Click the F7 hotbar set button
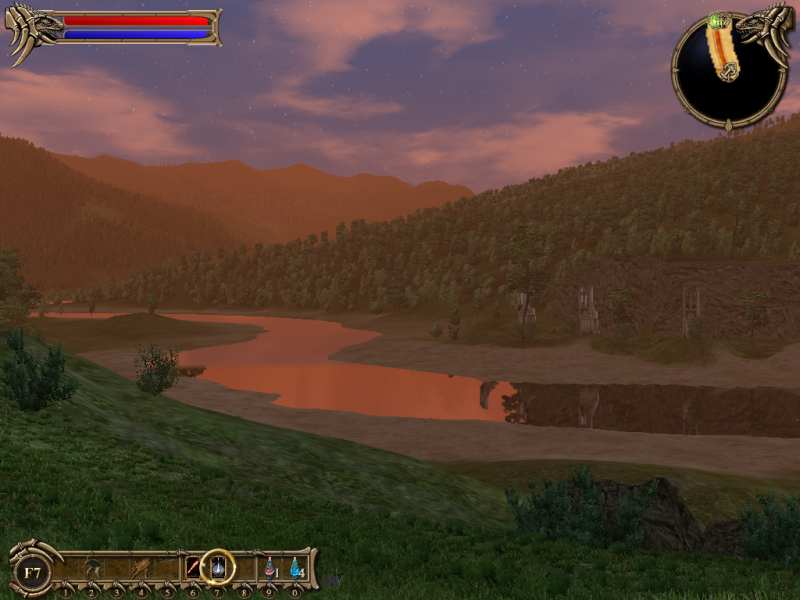 33,572
